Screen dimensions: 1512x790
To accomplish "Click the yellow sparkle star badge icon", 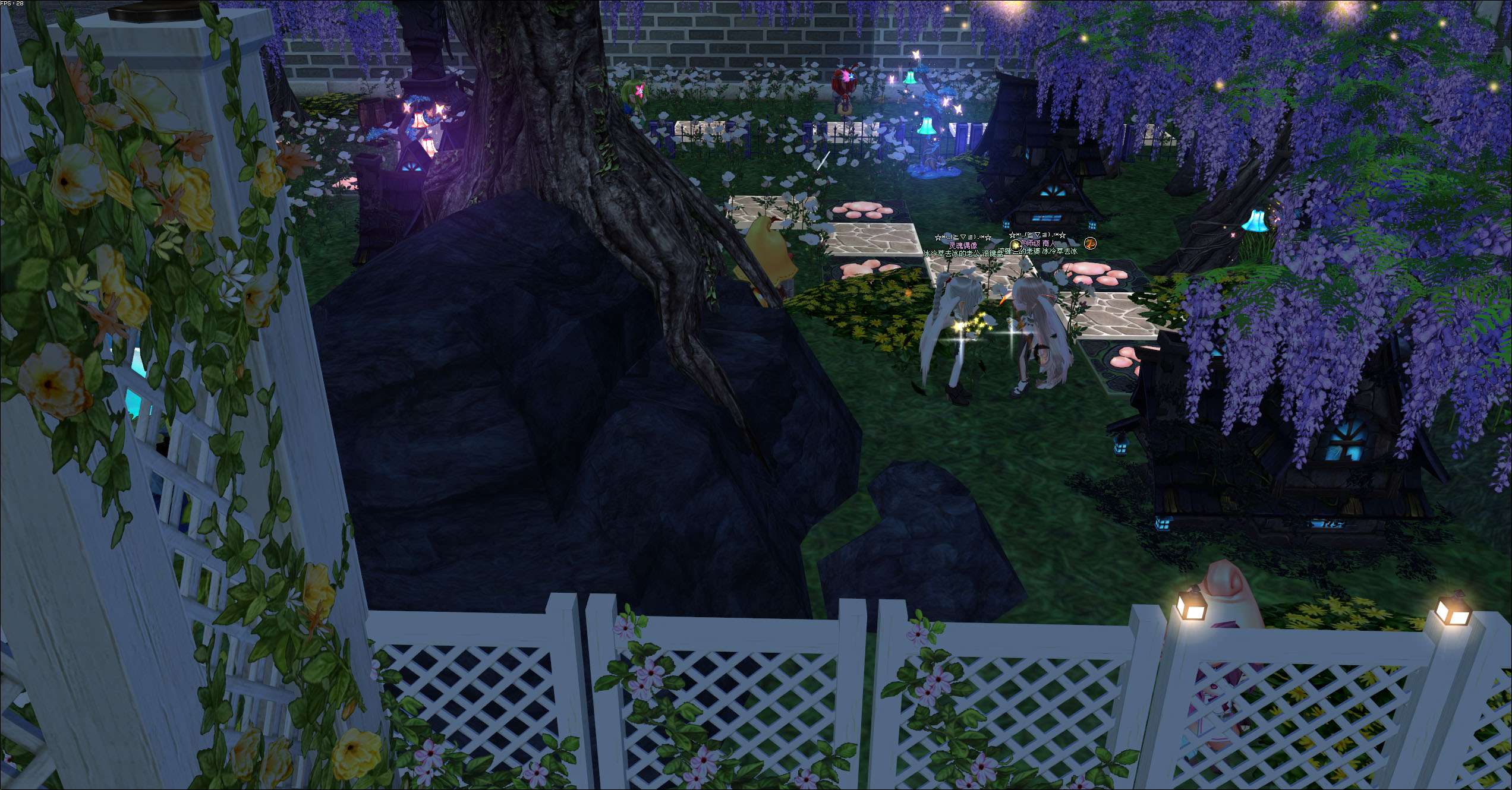I will point(1015,245).
